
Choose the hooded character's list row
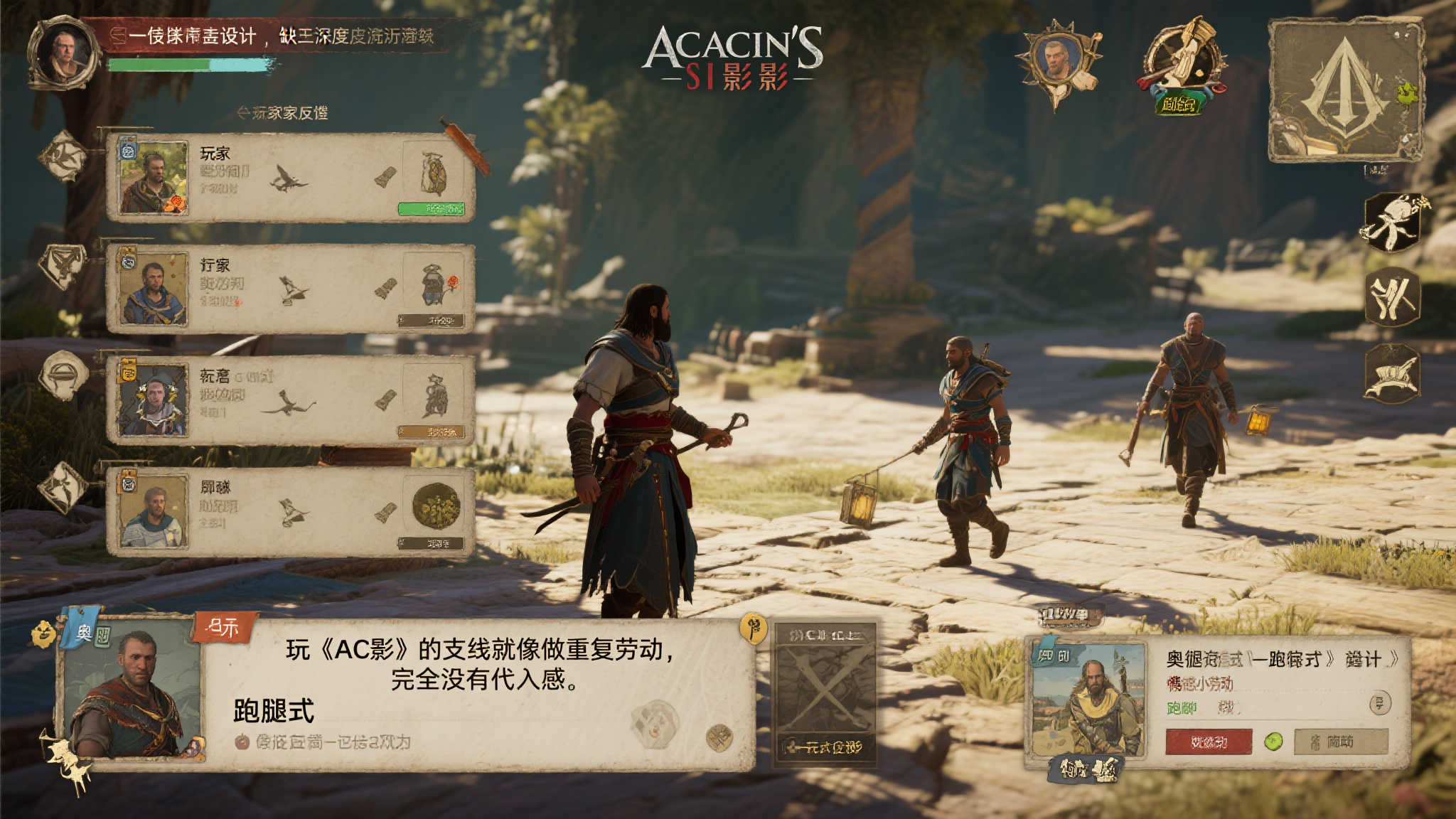point(290,400)
